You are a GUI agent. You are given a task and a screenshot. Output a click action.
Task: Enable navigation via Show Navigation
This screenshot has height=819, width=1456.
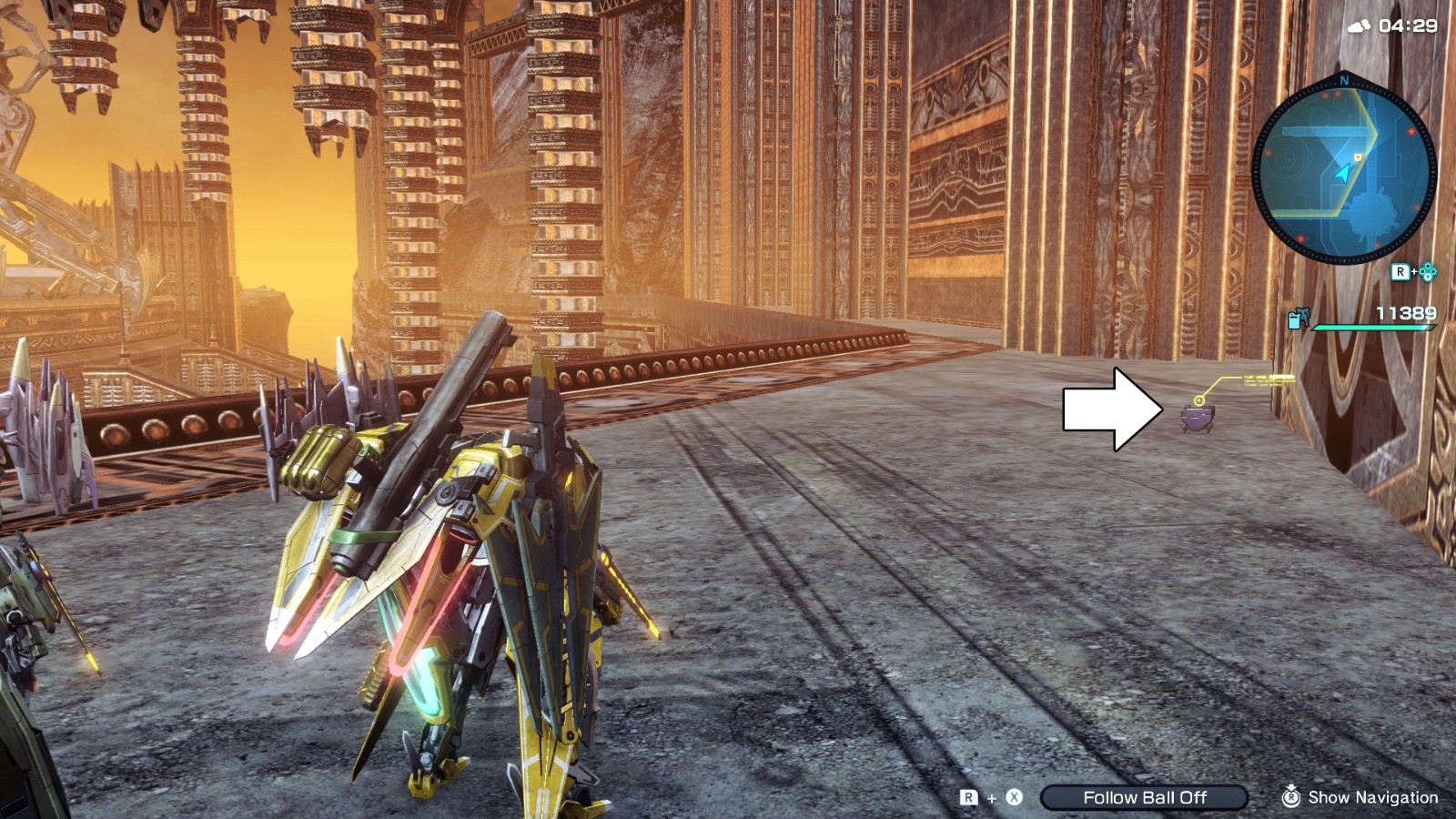[x=1374, y=796]
